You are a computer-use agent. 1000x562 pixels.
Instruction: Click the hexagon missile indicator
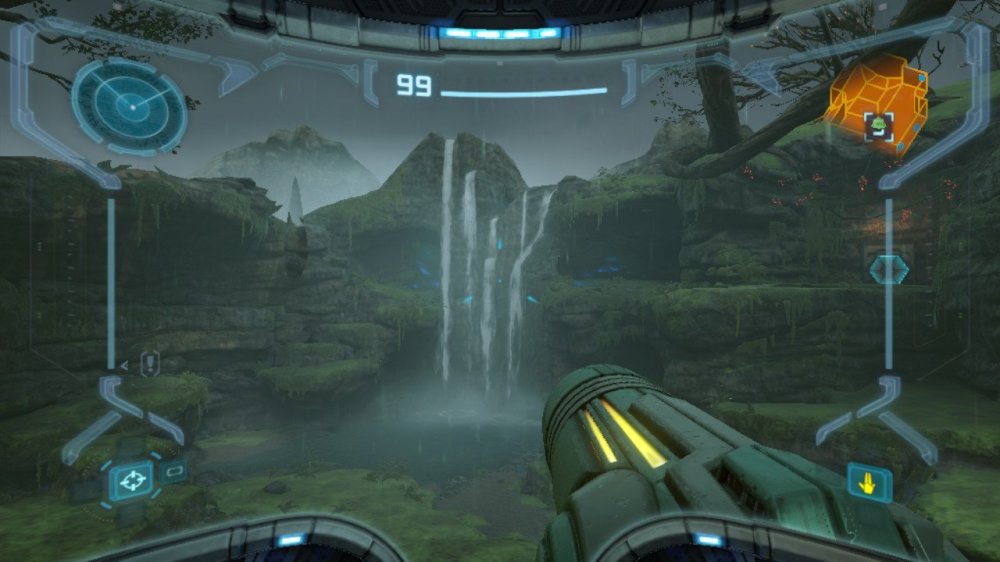pos(887,270)
